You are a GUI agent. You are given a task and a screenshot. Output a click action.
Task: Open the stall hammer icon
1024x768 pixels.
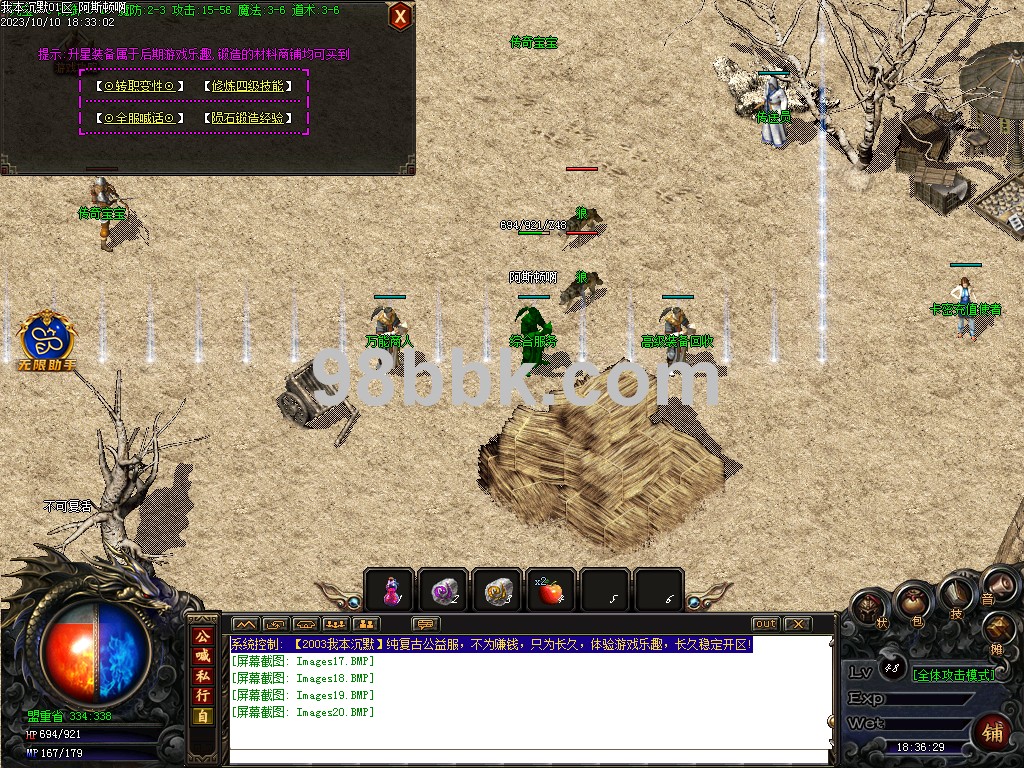coord(1000,628)
